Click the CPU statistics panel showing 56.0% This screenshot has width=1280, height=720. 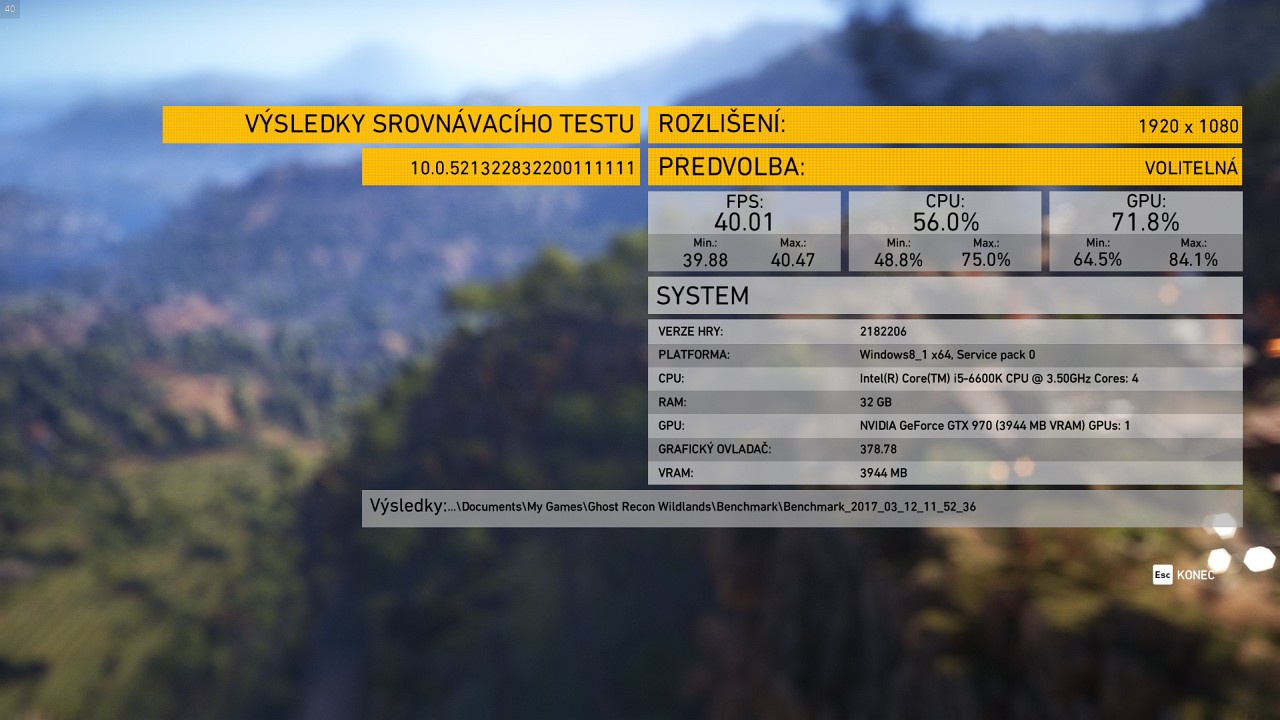tap(944, 230)
